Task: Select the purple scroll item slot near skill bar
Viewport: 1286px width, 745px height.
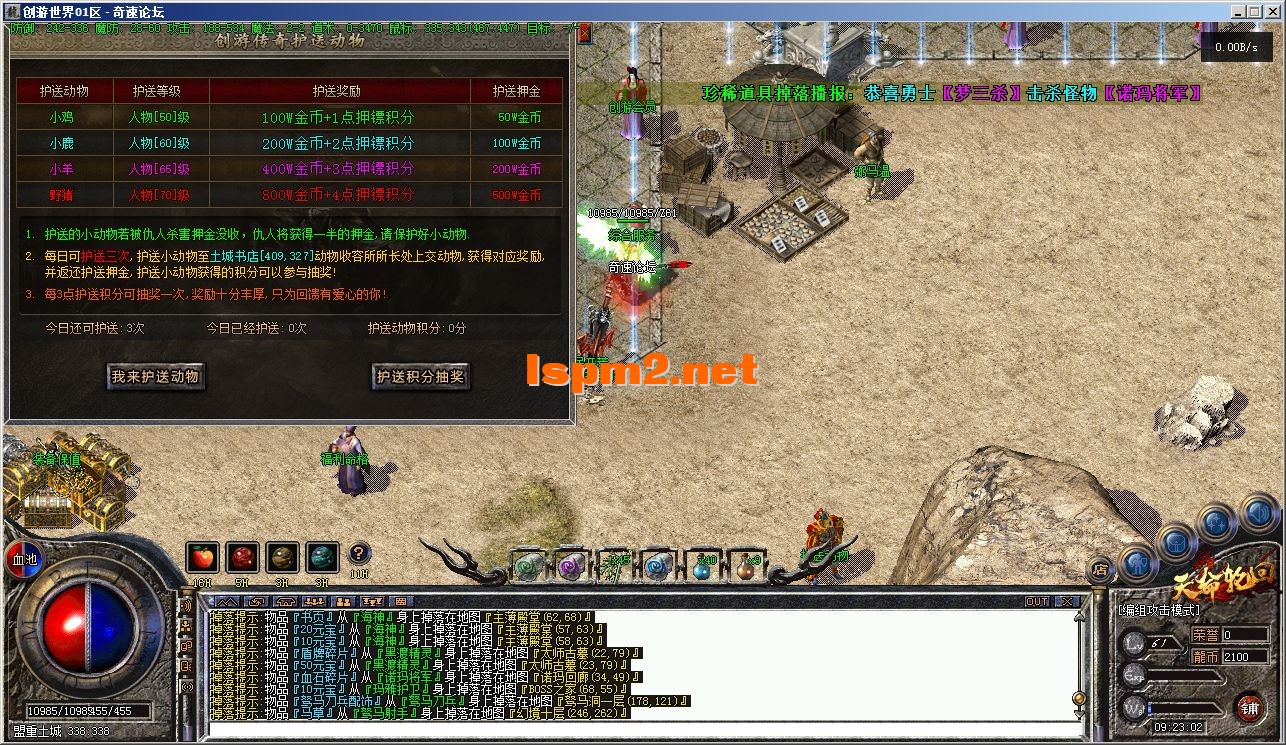Action: [570, 568]
